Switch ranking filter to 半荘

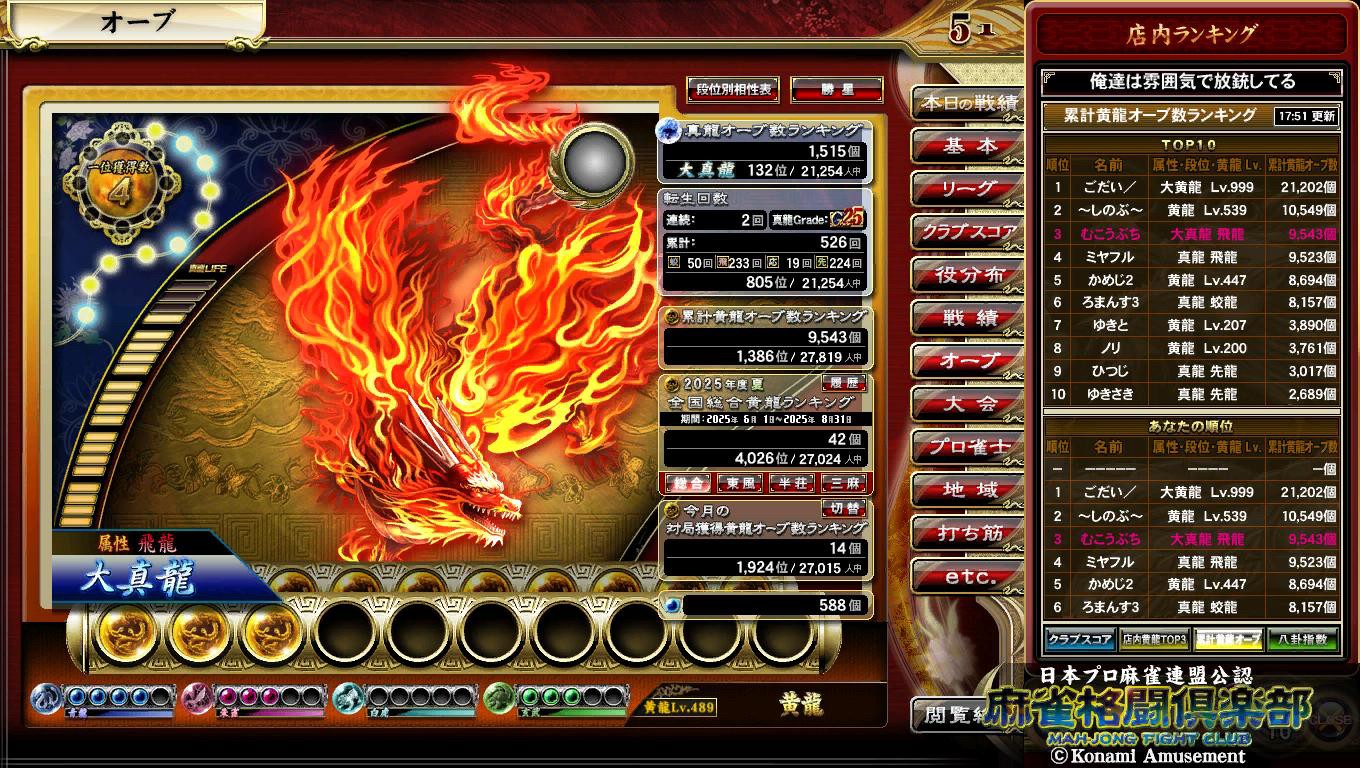point(792,484)
